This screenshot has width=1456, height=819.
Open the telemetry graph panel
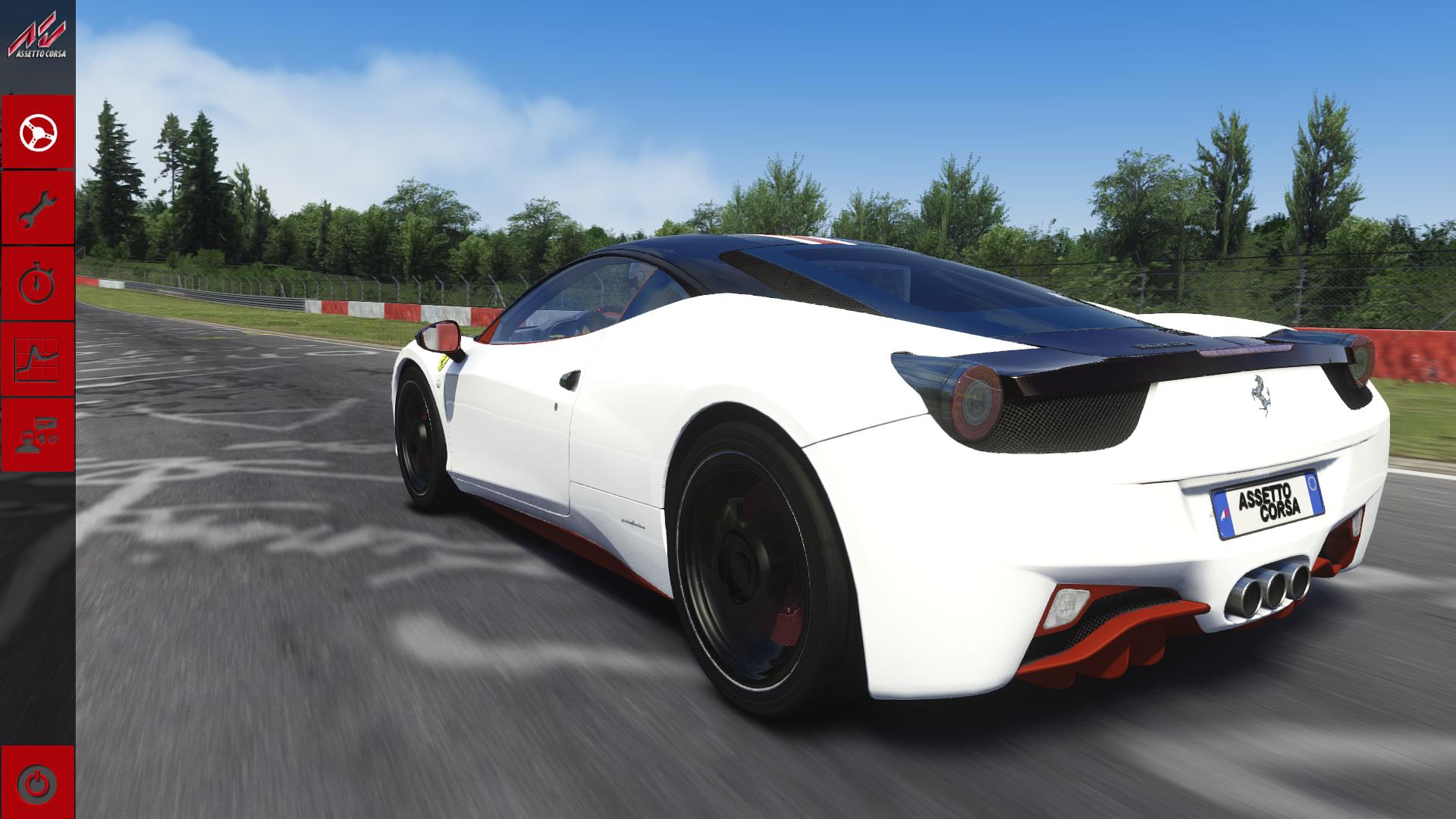[x=38, y=359]
